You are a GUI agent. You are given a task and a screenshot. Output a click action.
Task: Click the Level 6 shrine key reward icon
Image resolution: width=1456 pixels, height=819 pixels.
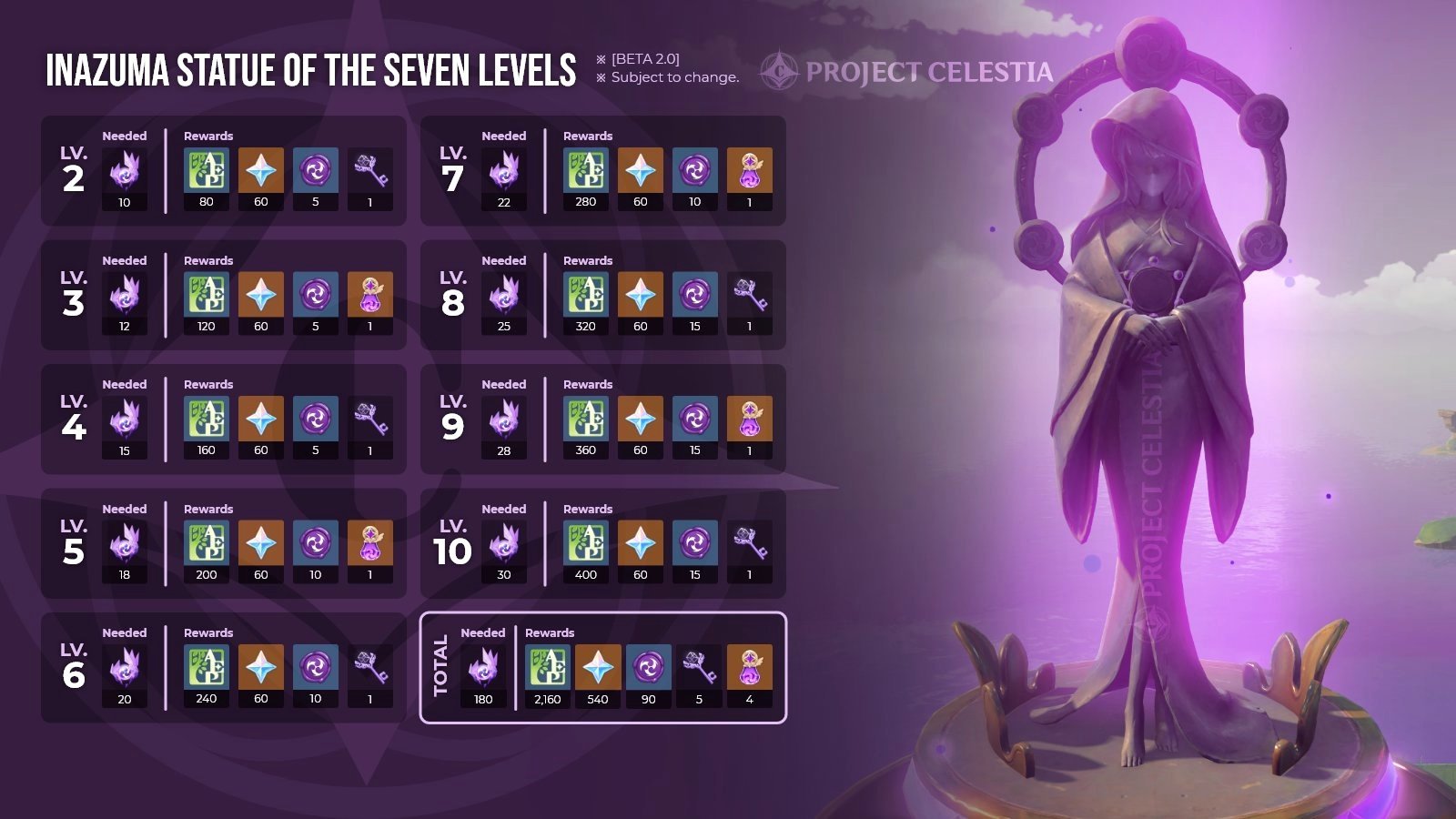point(370,667)
